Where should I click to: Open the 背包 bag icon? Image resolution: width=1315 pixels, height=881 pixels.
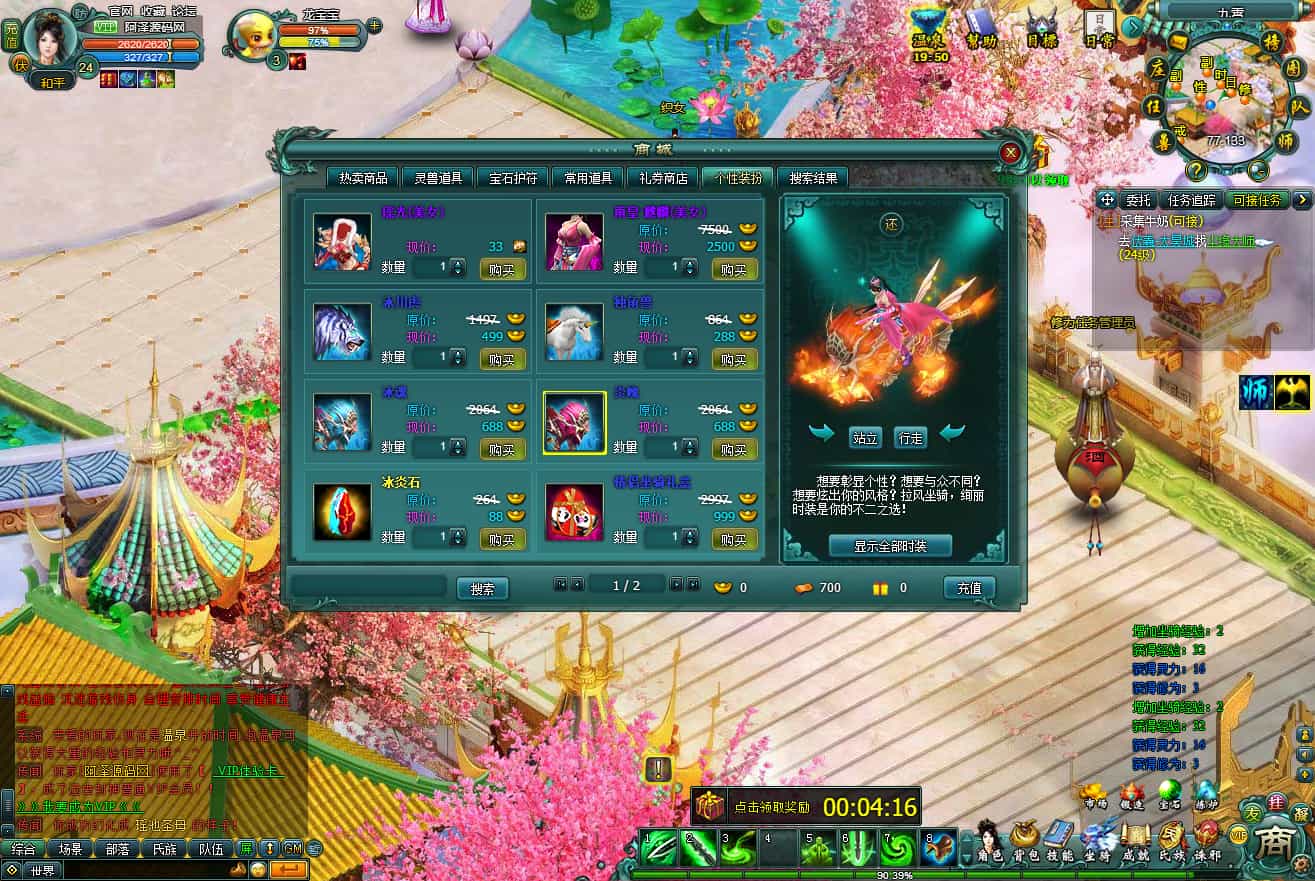pyautogui.click(x=1023, y=840)
